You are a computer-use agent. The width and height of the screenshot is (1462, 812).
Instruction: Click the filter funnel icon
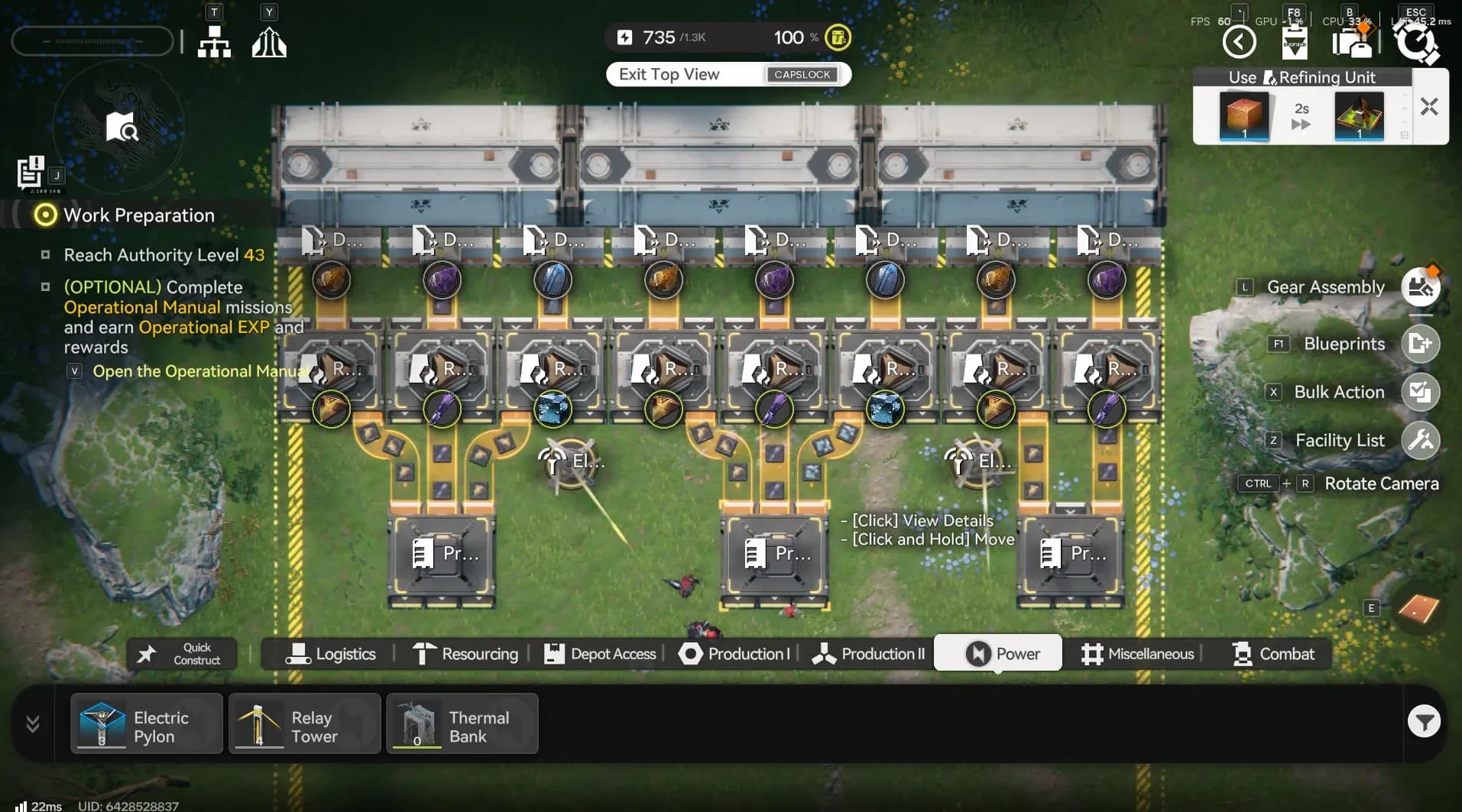tap(1423, 721)
